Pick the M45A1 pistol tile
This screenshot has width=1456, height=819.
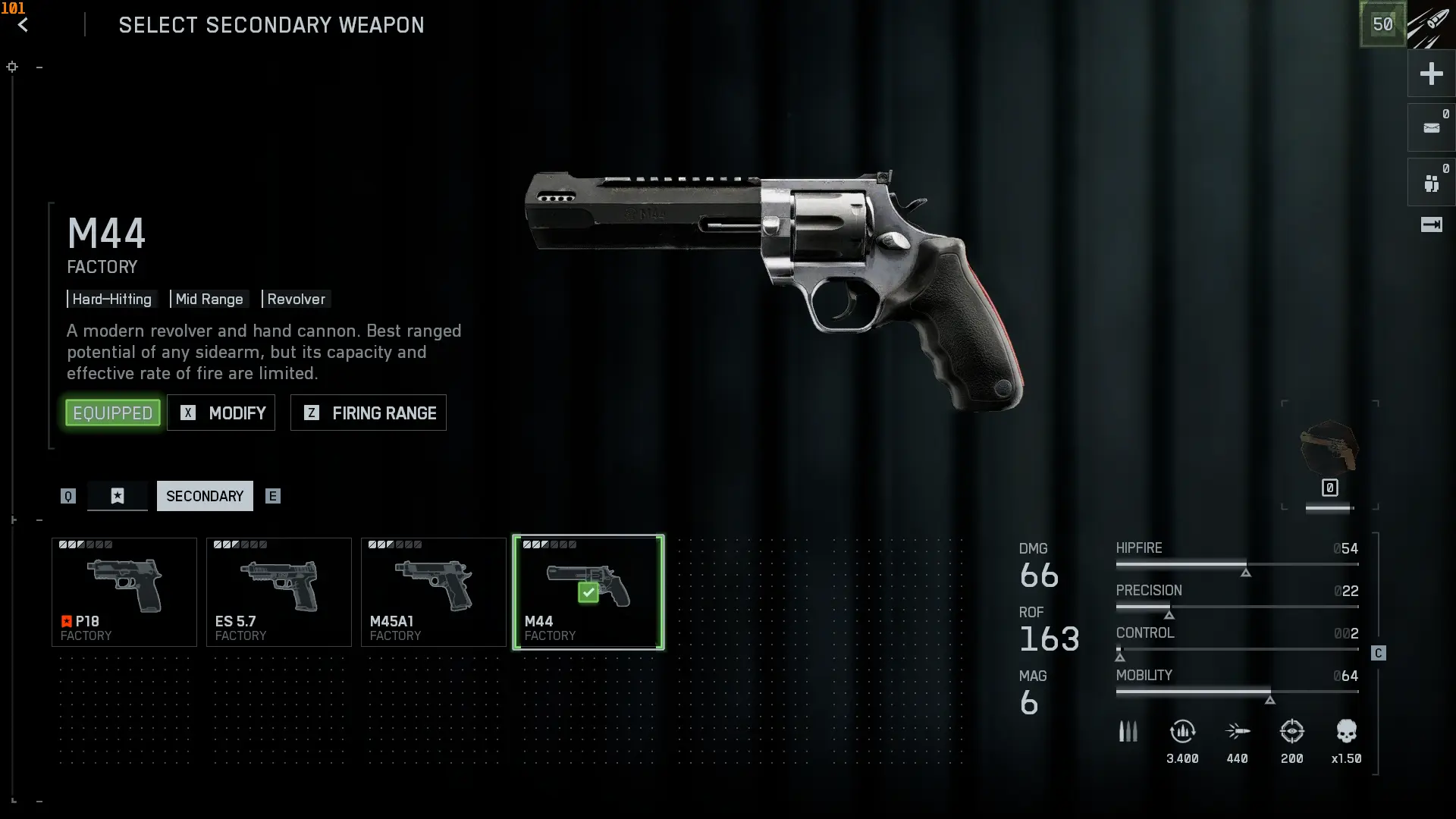pos(434,592)
